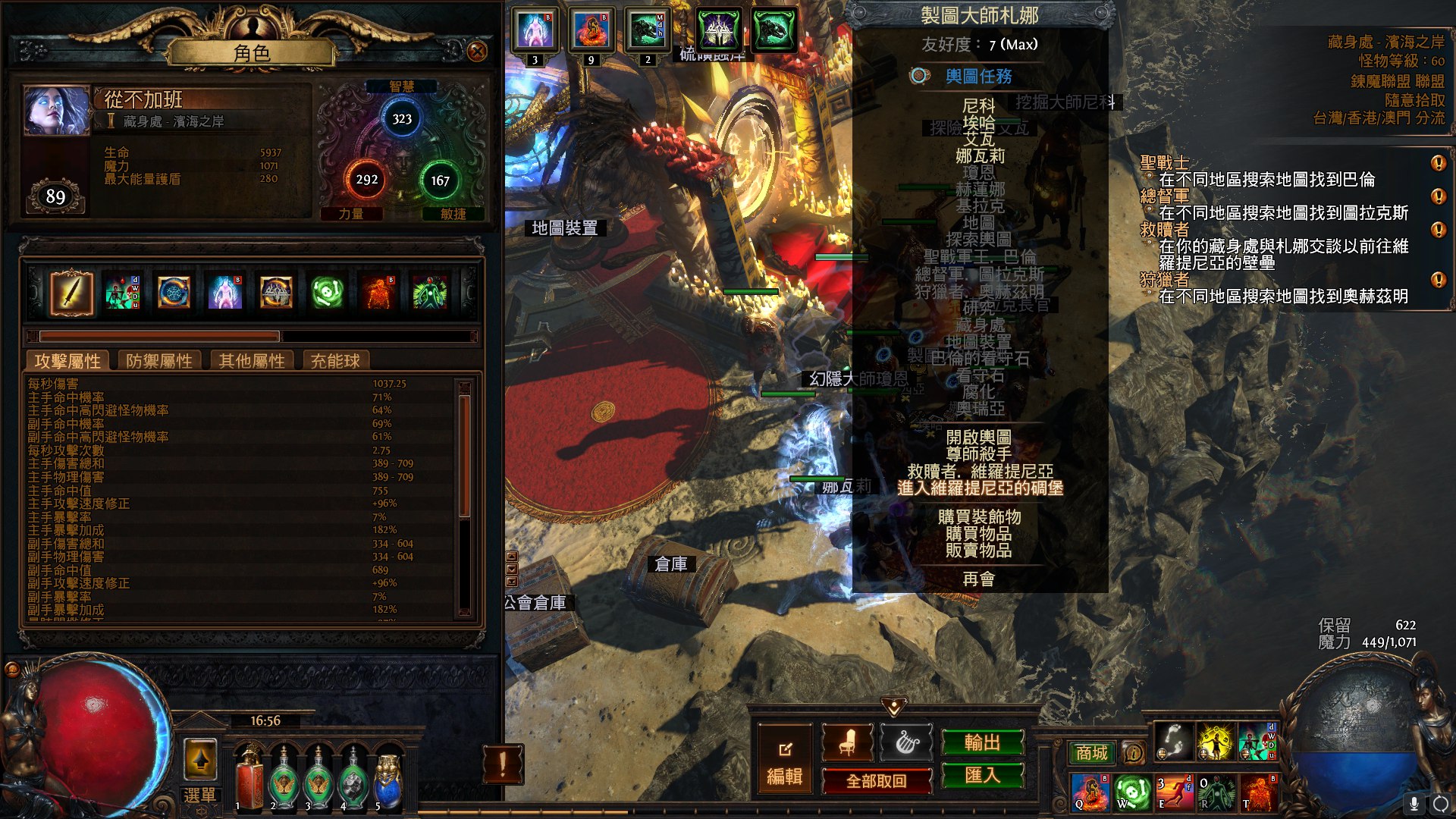
Task: Open the 商城 shop
Action: click(x=1091, y=752)
